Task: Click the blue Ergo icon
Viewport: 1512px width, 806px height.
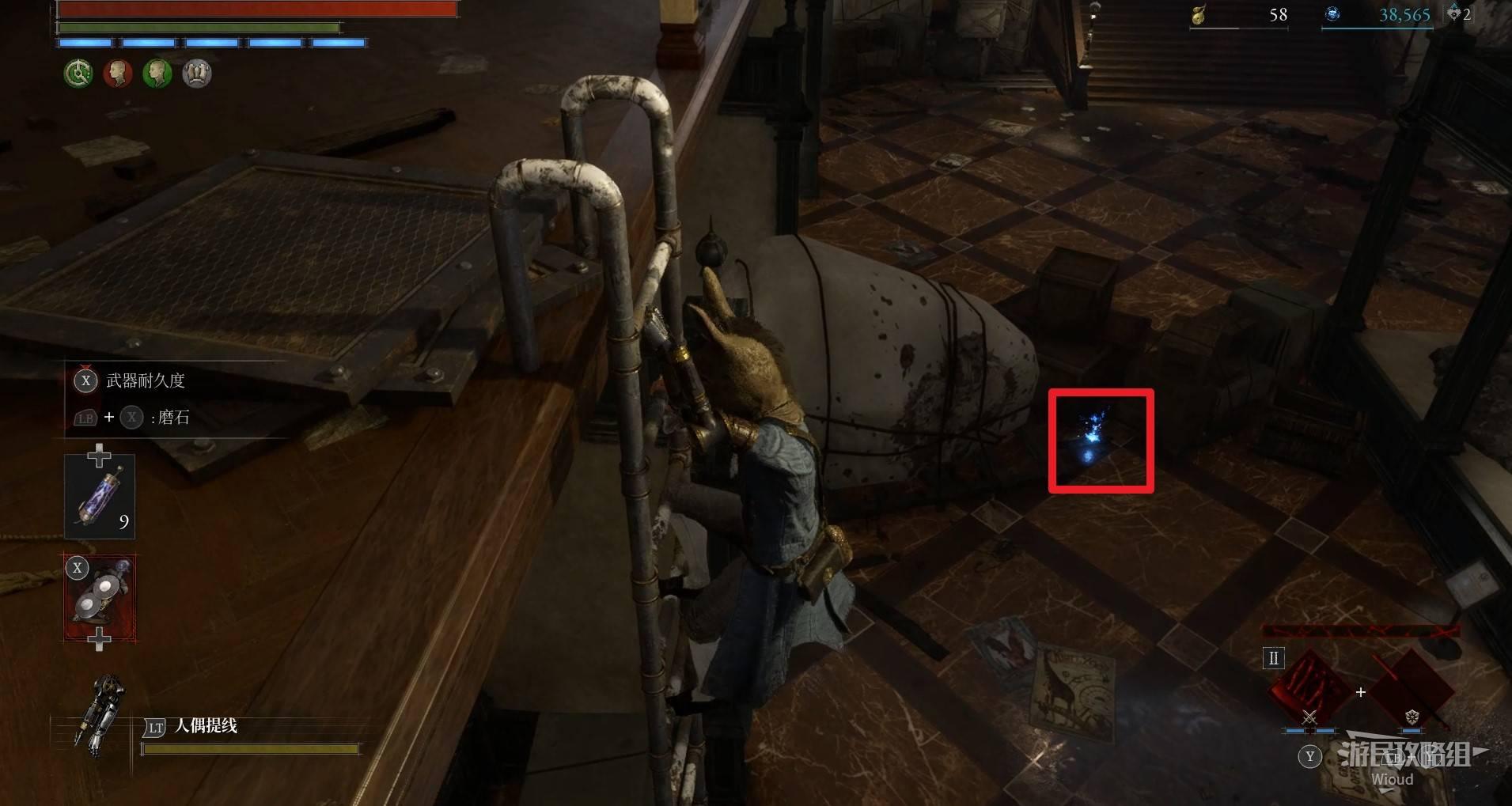Action: (x=1332, y=14)
